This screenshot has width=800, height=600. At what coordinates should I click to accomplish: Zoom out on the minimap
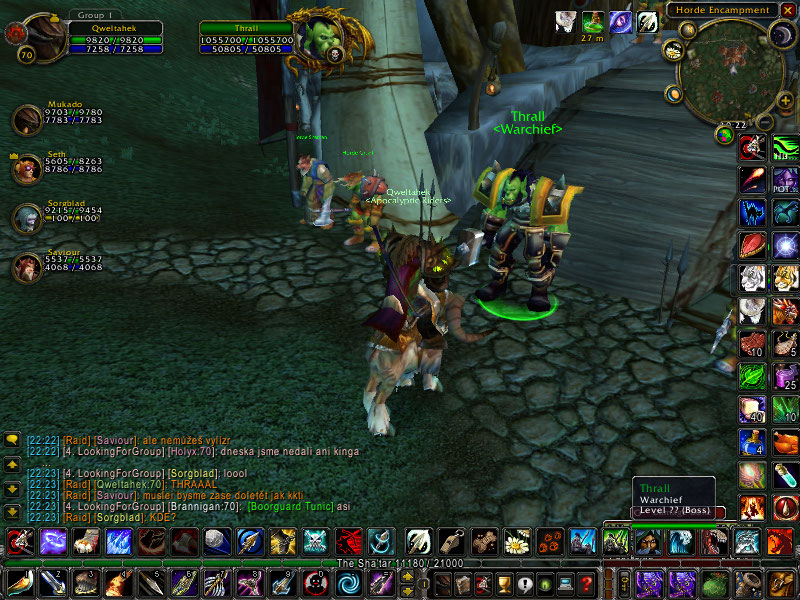[x=763, y=121]
